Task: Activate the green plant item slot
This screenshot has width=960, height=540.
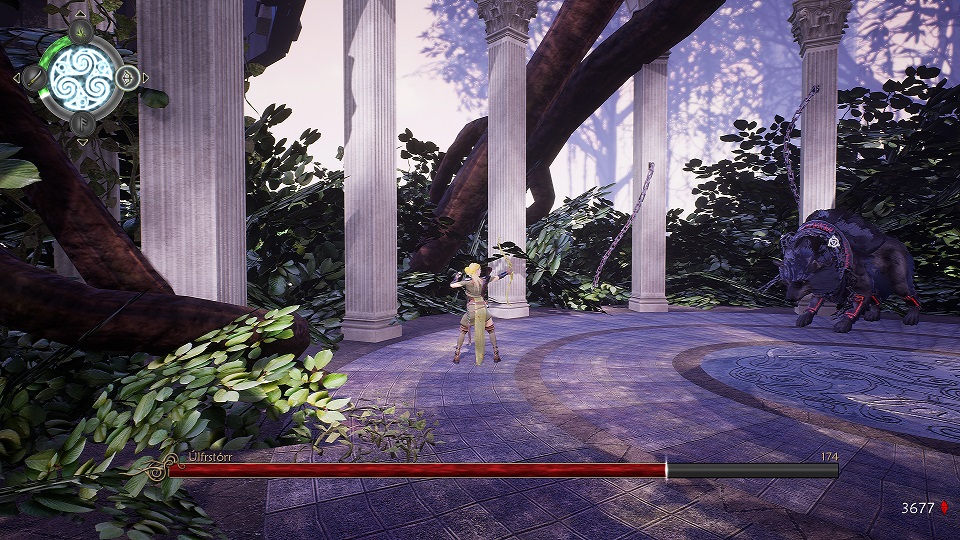Action: tap(81, 30)
